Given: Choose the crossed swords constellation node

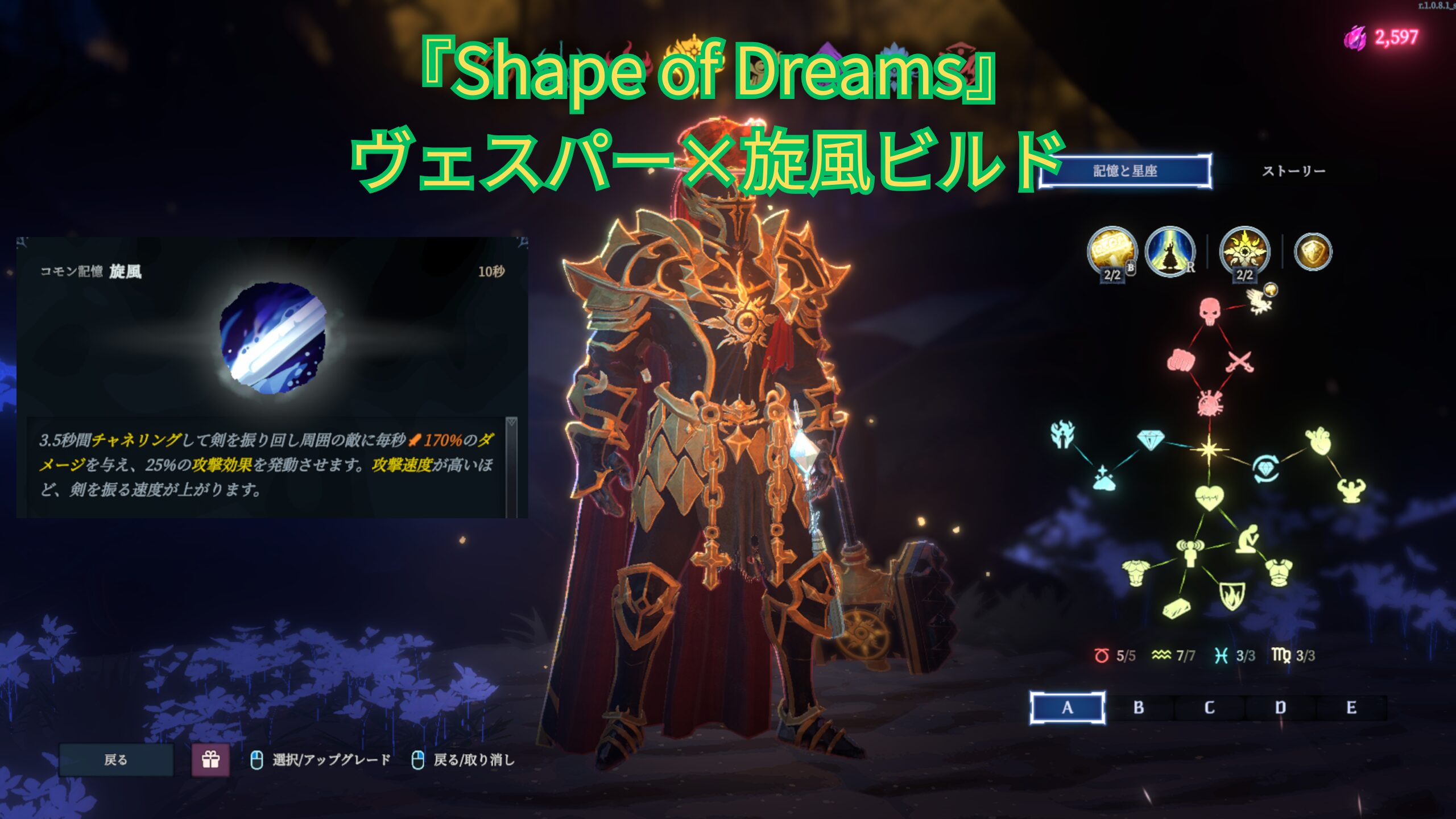Looking at the screenshot, I should click(1239, 361).
